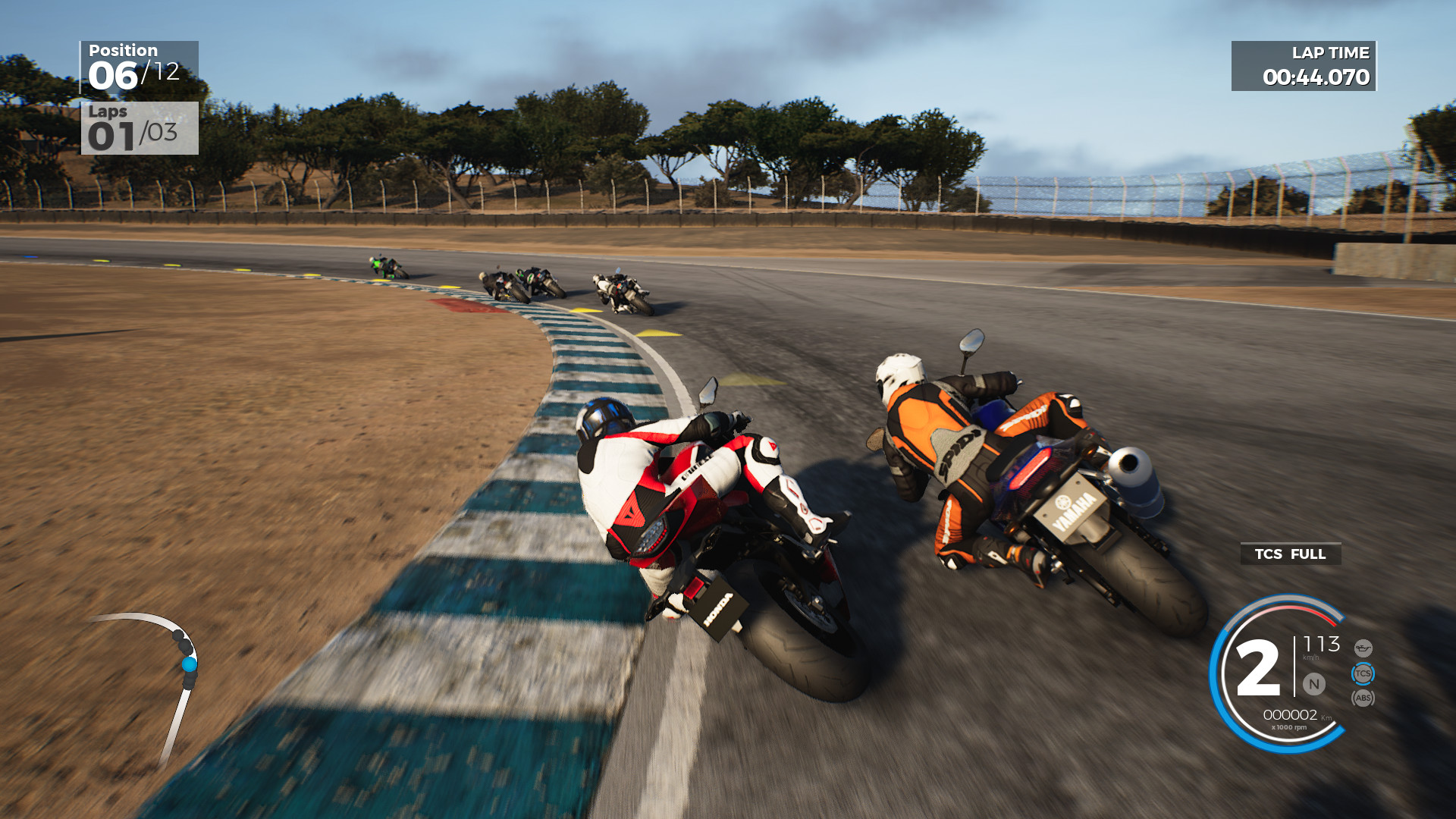Select the LAP TIME header tab

pos(1331,53)
